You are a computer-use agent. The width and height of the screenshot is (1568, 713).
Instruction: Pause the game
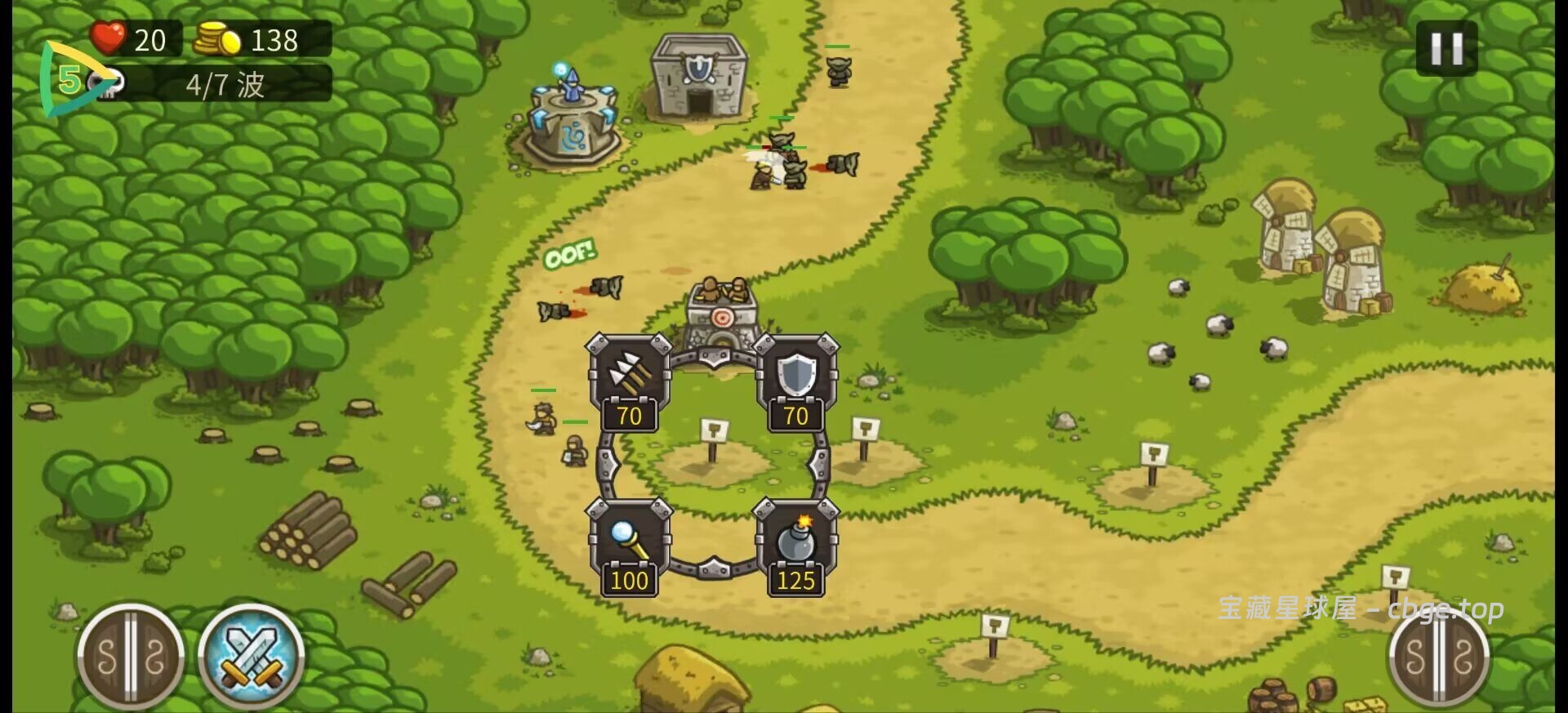(1445, 49)
